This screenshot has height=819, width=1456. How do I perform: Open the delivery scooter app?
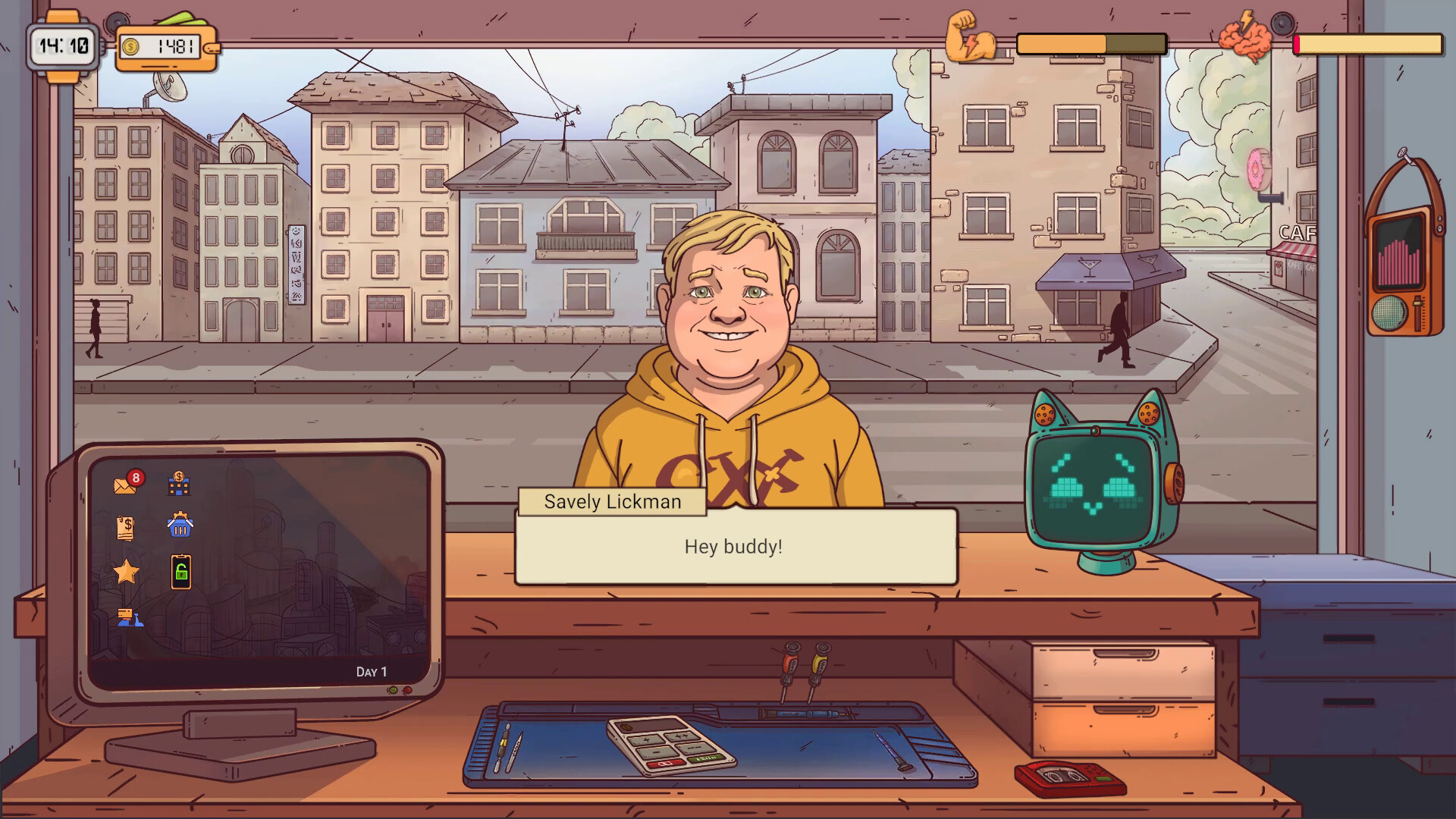(129, 616)
